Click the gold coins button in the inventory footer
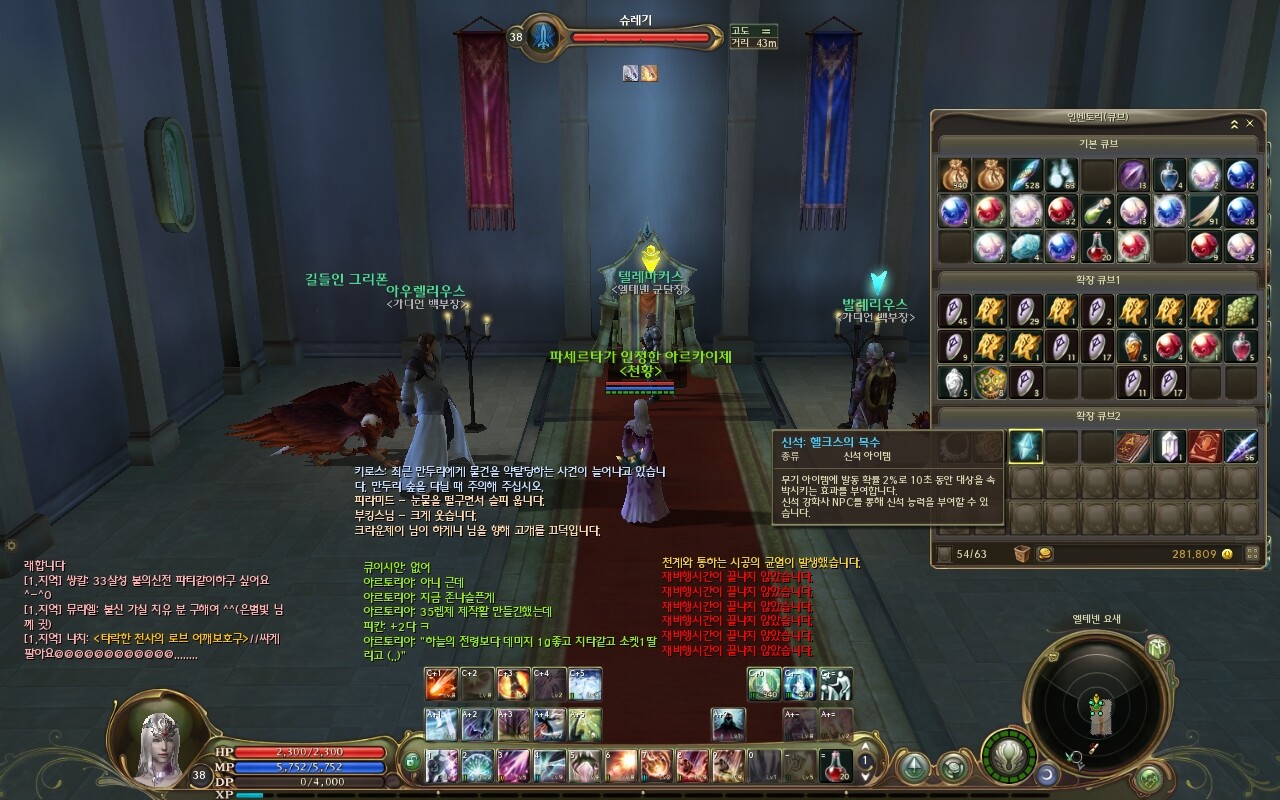Image resolution: width=1280 pixels, height=800 pixels. tap(1045, 554)
